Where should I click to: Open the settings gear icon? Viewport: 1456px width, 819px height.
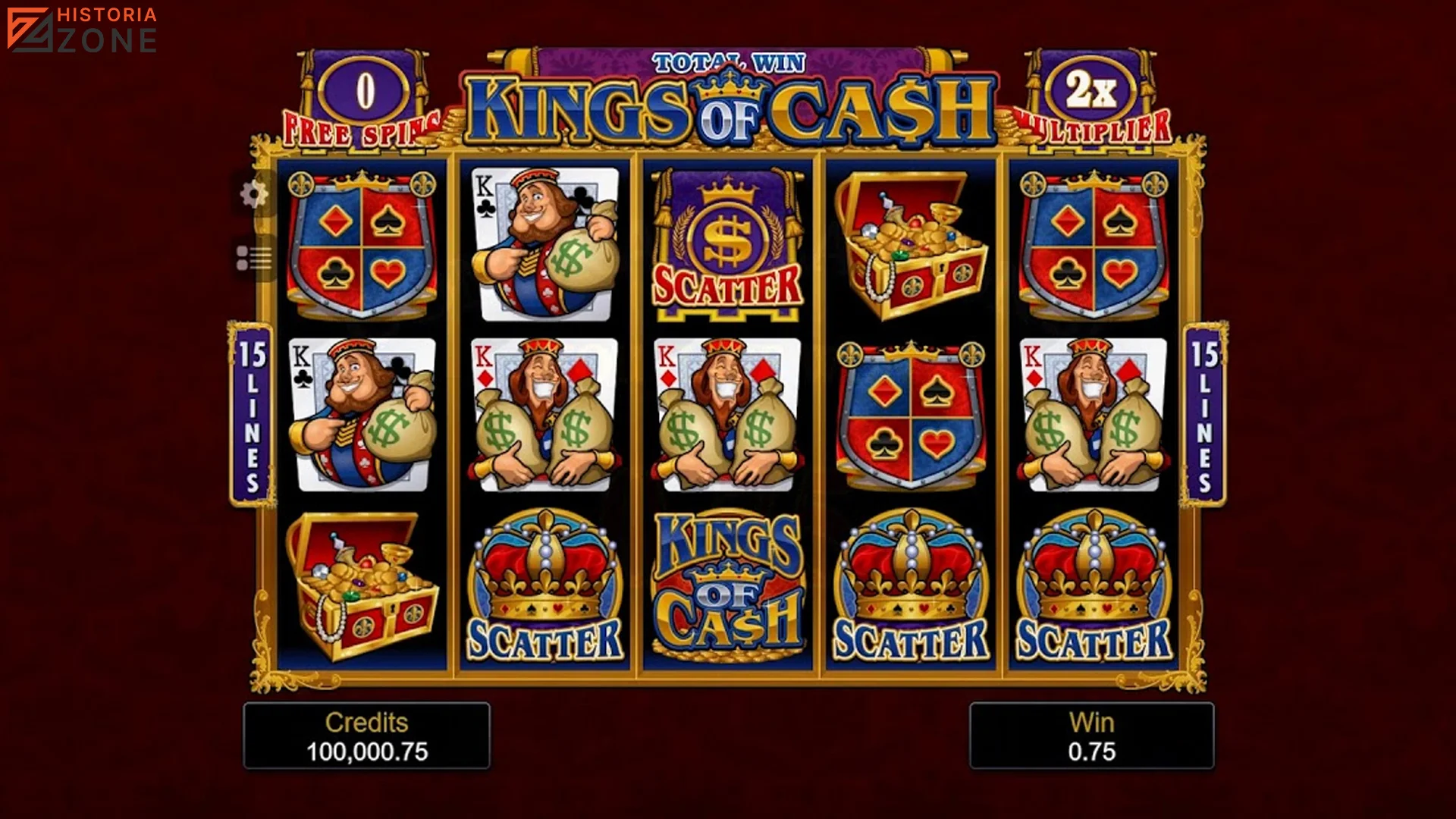[x=256, y=193]
